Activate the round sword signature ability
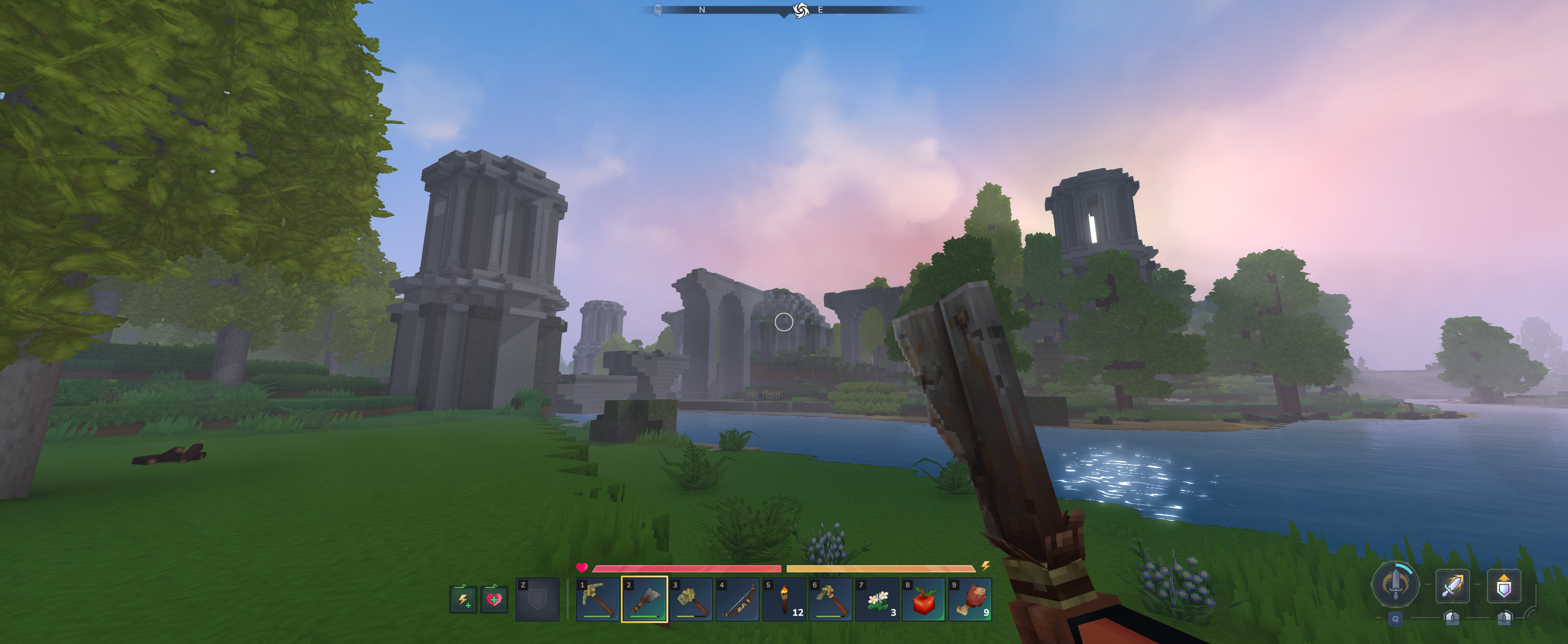 coord(1395,584)
